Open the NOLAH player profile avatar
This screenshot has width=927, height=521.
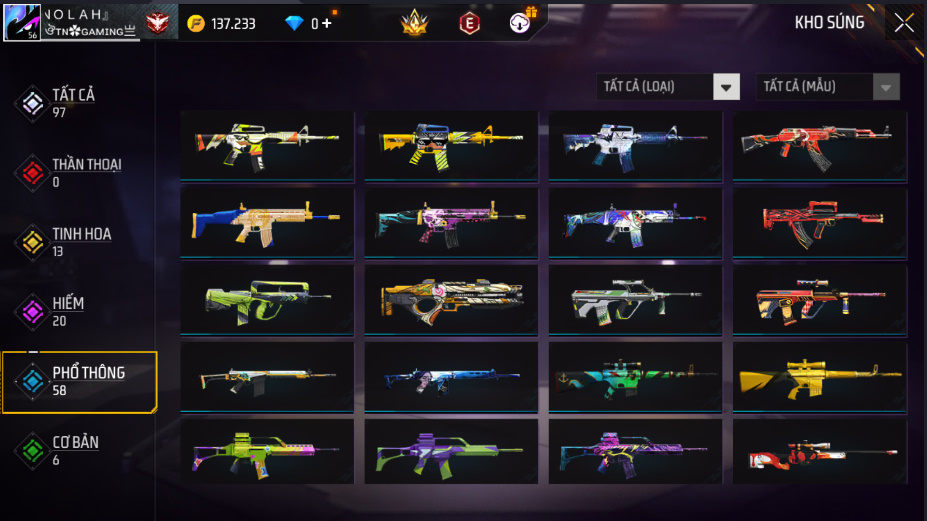(22, 22)
